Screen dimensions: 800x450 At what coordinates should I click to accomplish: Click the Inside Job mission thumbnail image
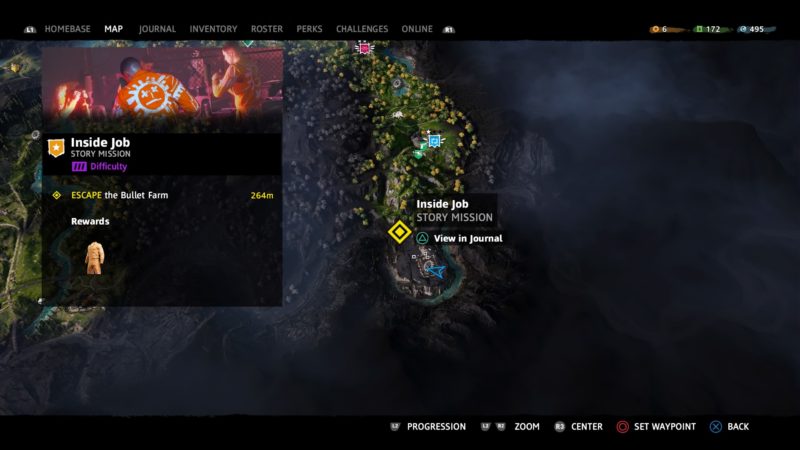(162, 85)
